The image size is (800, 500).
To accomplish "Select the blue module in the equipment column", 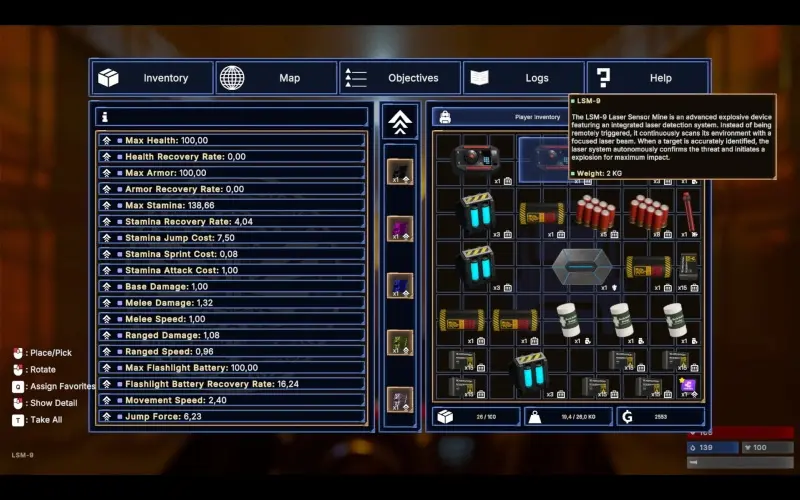I will pos(400,286).
